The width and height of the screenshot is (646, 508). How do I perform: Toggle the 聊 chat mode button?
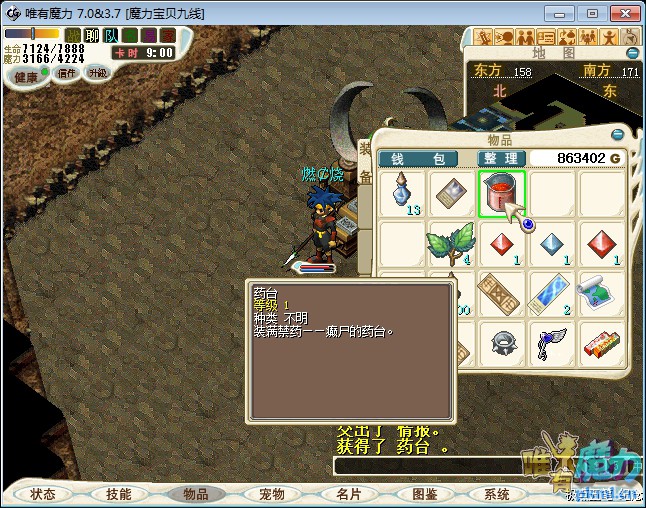tap(91, 35)
